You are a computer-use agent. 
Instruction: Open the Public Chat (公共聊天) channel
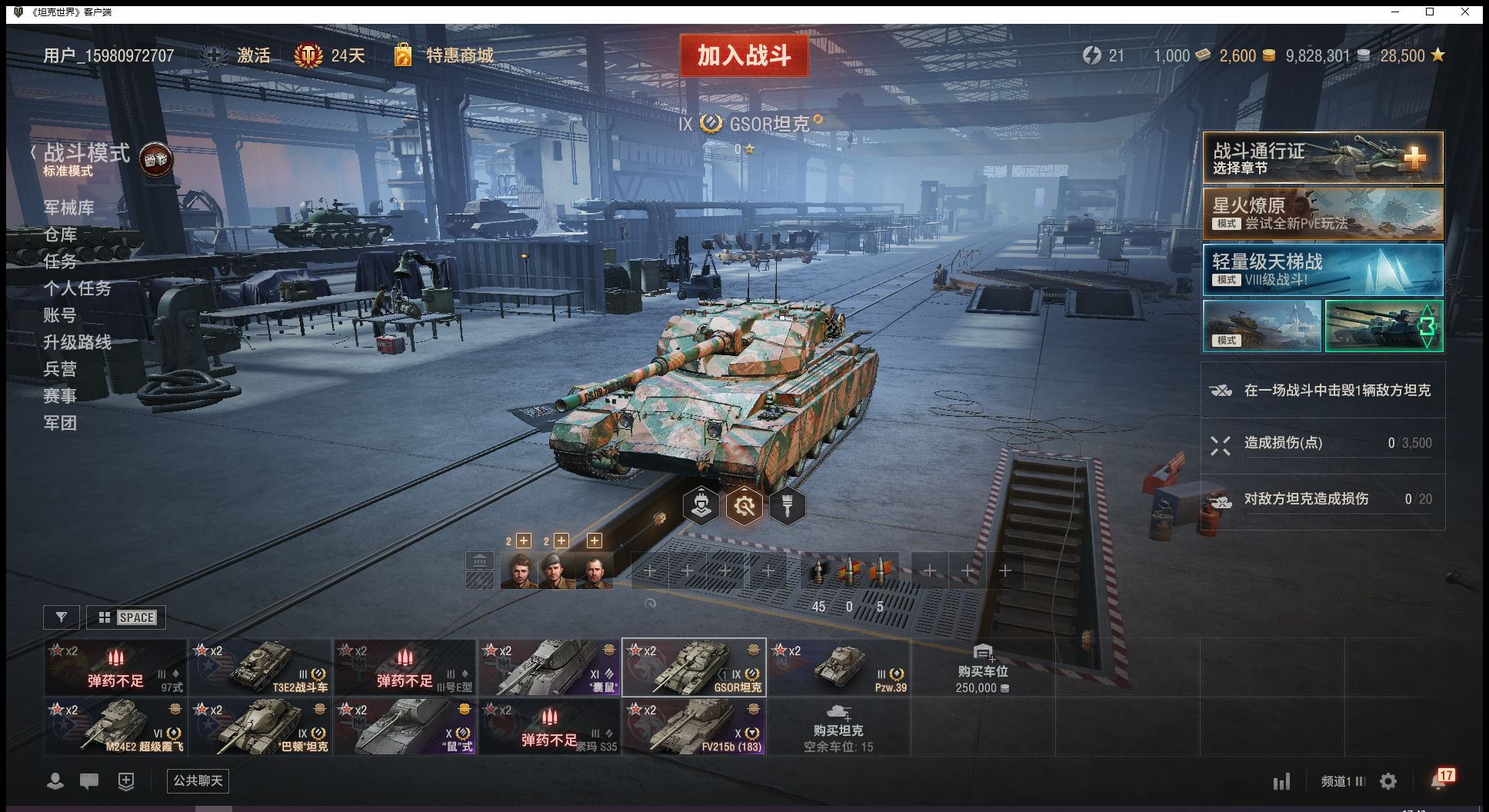point(198,781)
